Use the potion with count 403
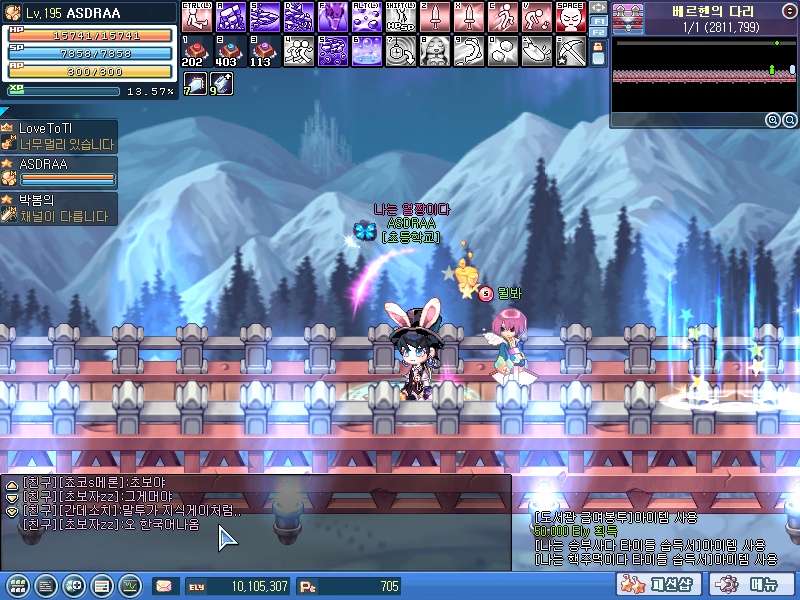800x600 pixels. coord(230,50)
